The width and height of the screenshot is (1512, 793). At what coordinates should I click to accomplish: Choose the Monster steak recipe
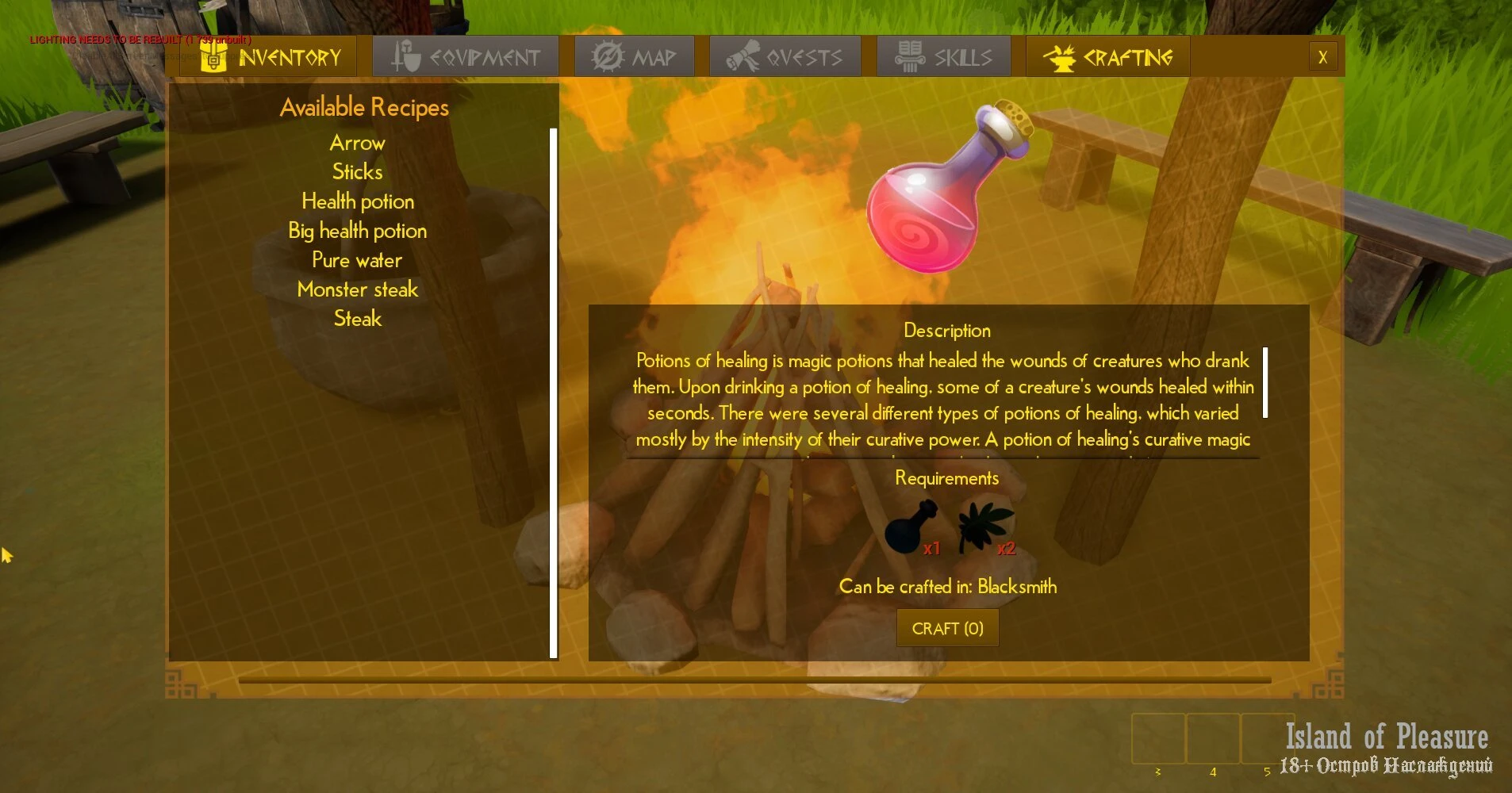[x=358, y=289]
